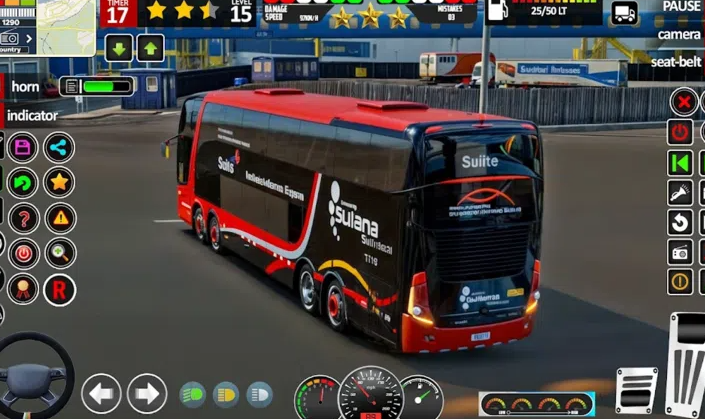Click the green up arrow button
Screen dimensions: 705x419
150,47
